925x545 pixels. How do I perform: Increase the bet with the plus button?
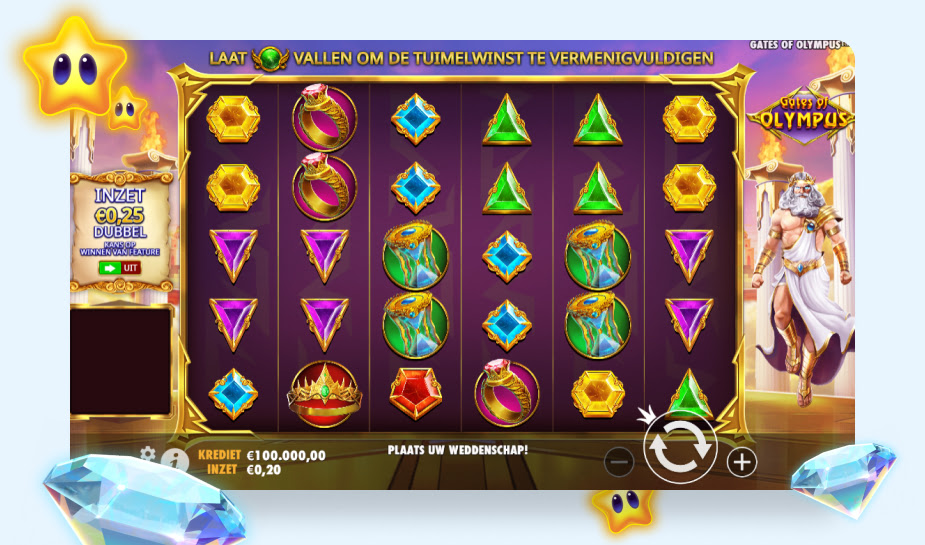tap(741, 461)
